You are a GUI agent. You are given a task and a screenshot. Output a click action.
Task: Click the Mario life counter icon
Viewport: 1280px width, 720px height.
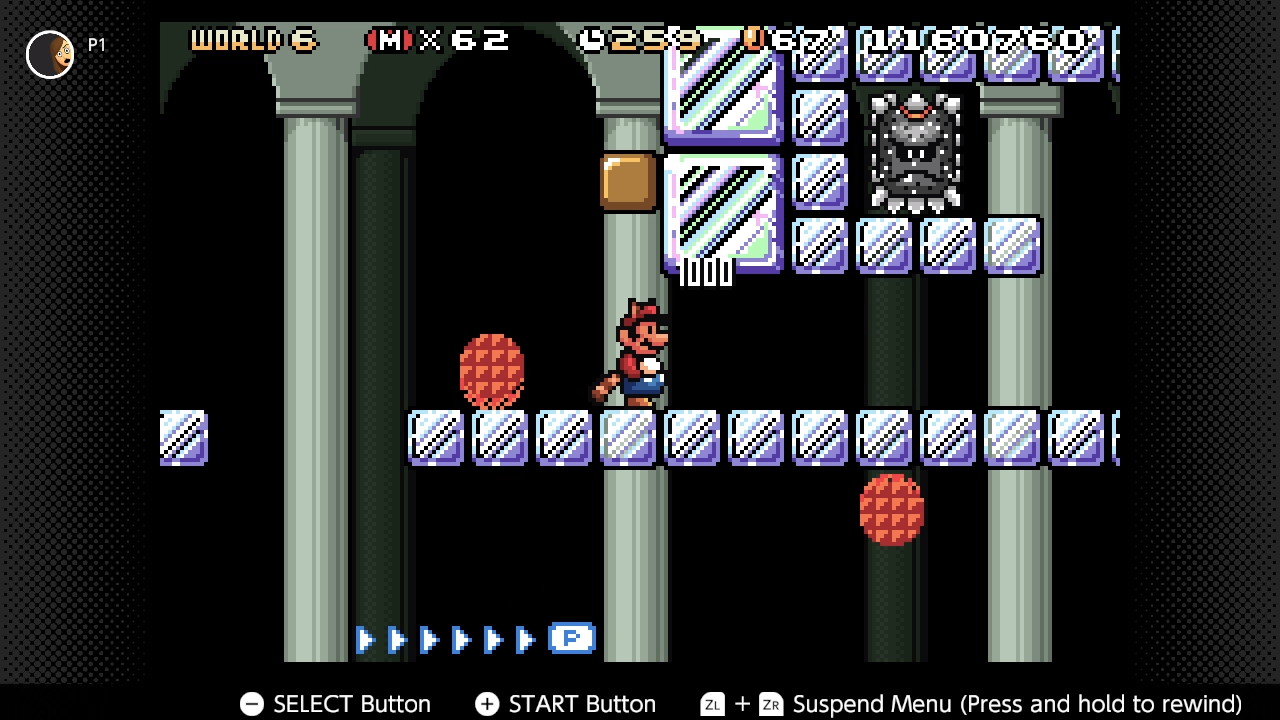click(392, 40)
